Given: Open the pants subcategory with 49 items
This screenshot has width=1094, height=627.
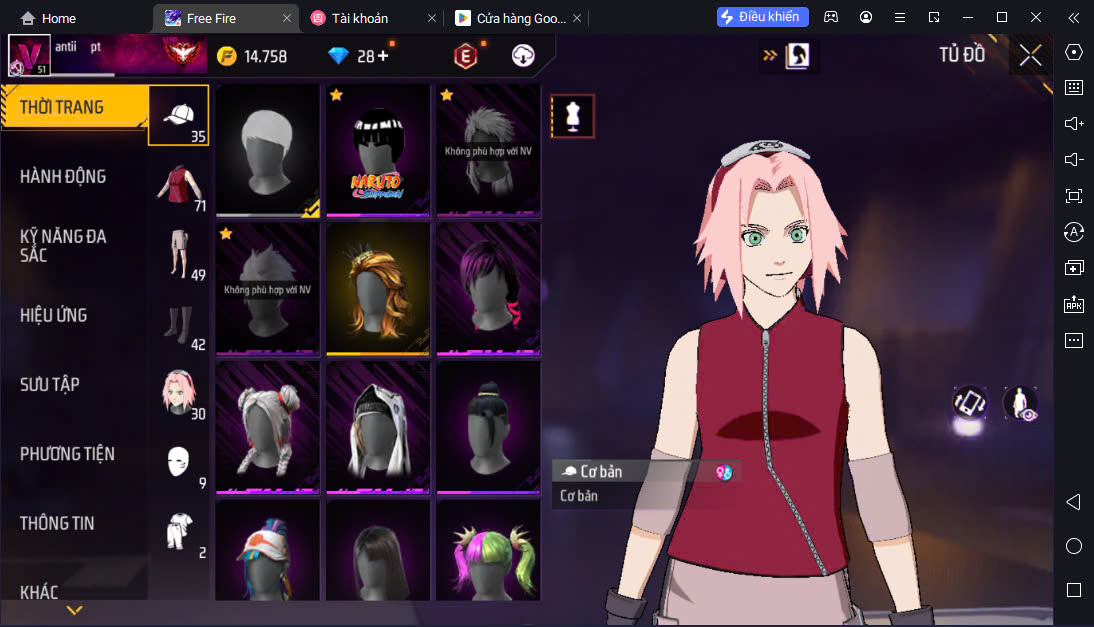Looking at the screenshot, I should (179, 254).
